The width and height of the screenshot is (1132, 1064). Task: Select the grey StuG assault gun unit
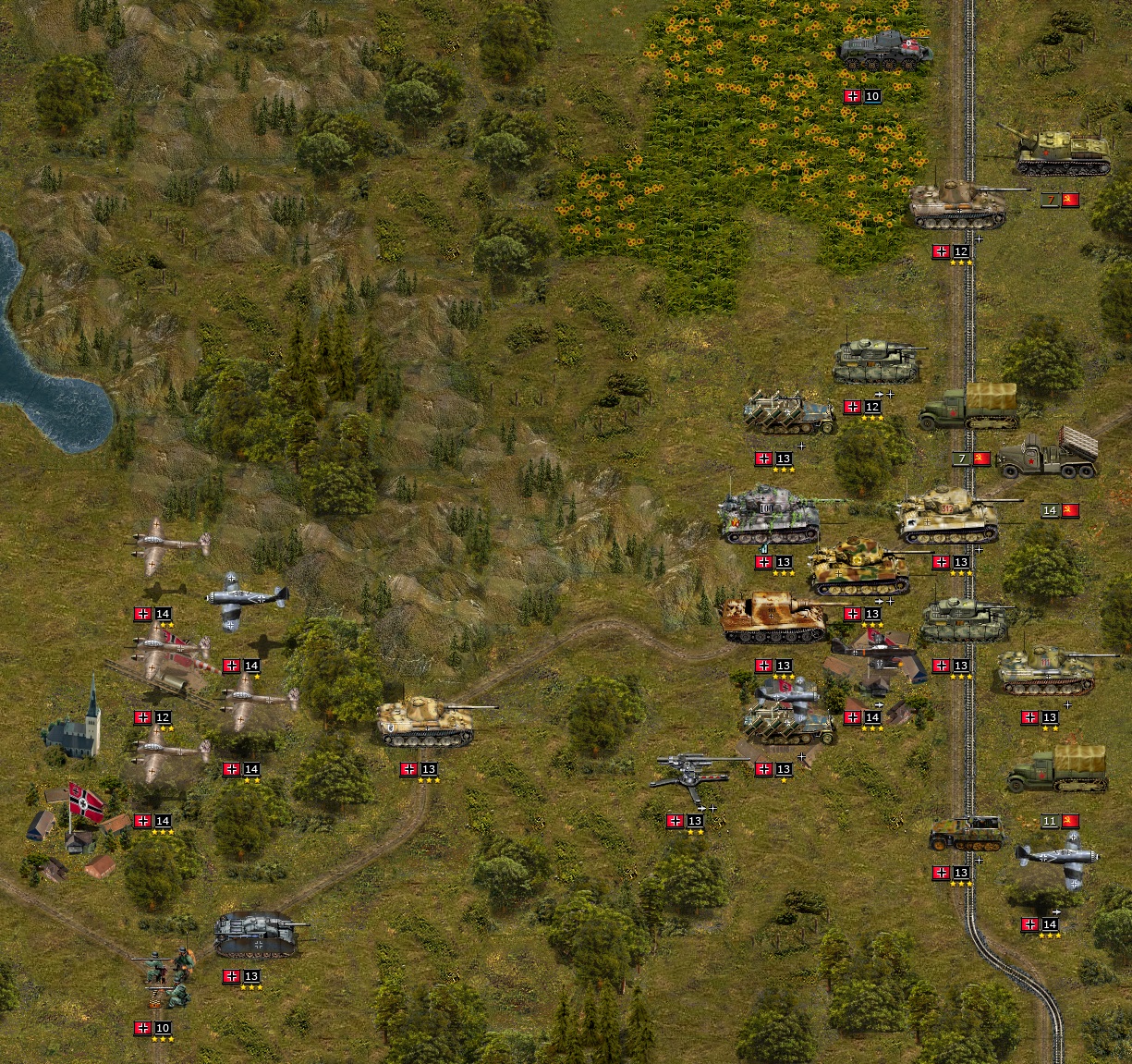[257, 934]
